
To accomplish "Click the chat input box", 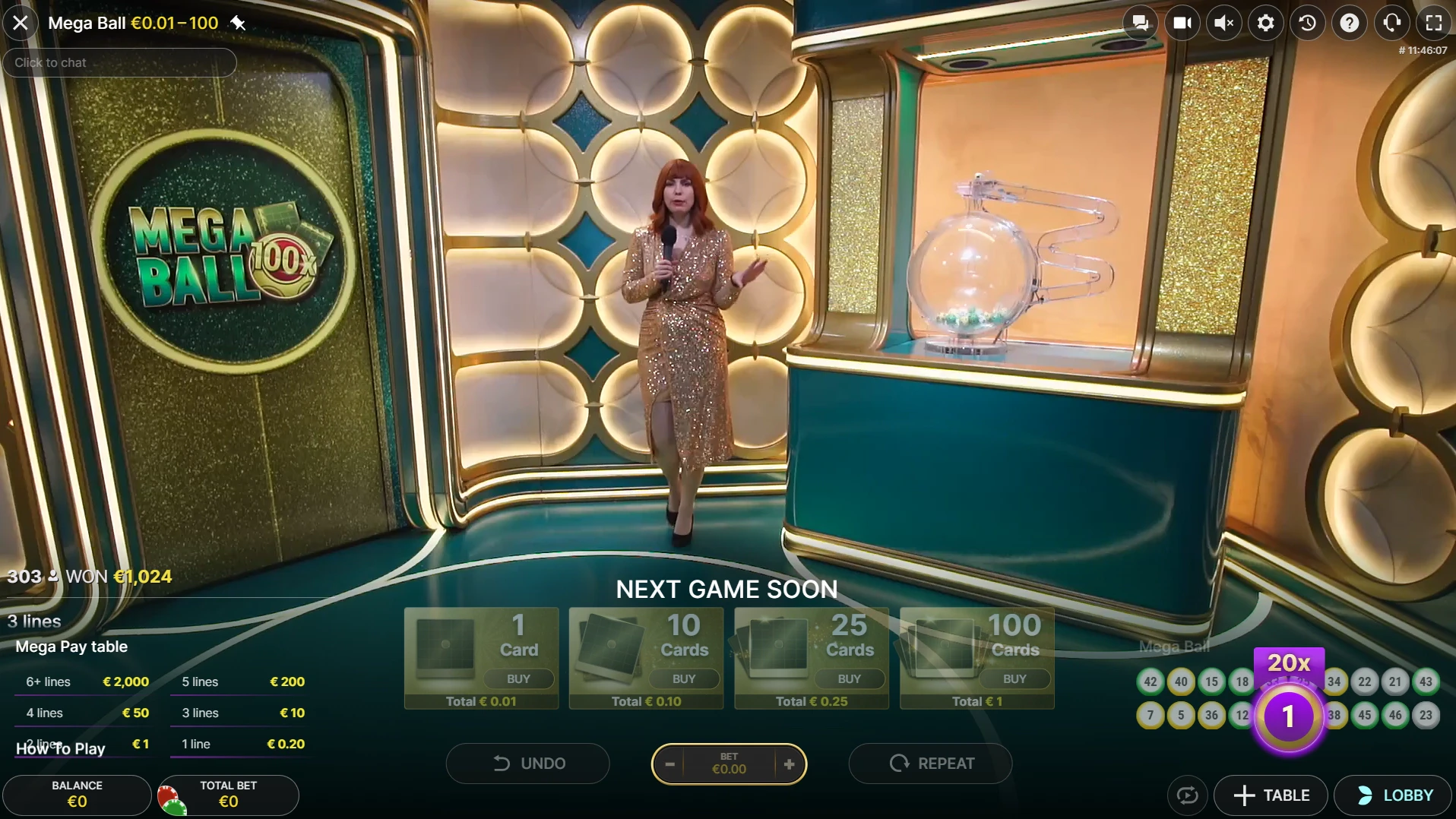I will tap(120, 62).
